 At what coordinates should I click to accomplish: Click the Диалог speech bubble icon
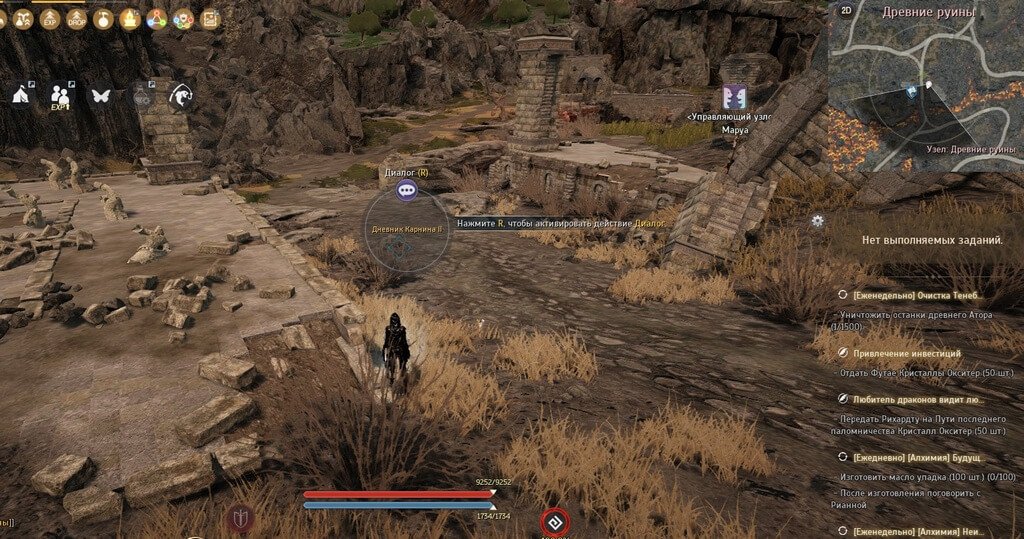click(x=406, y=189)
